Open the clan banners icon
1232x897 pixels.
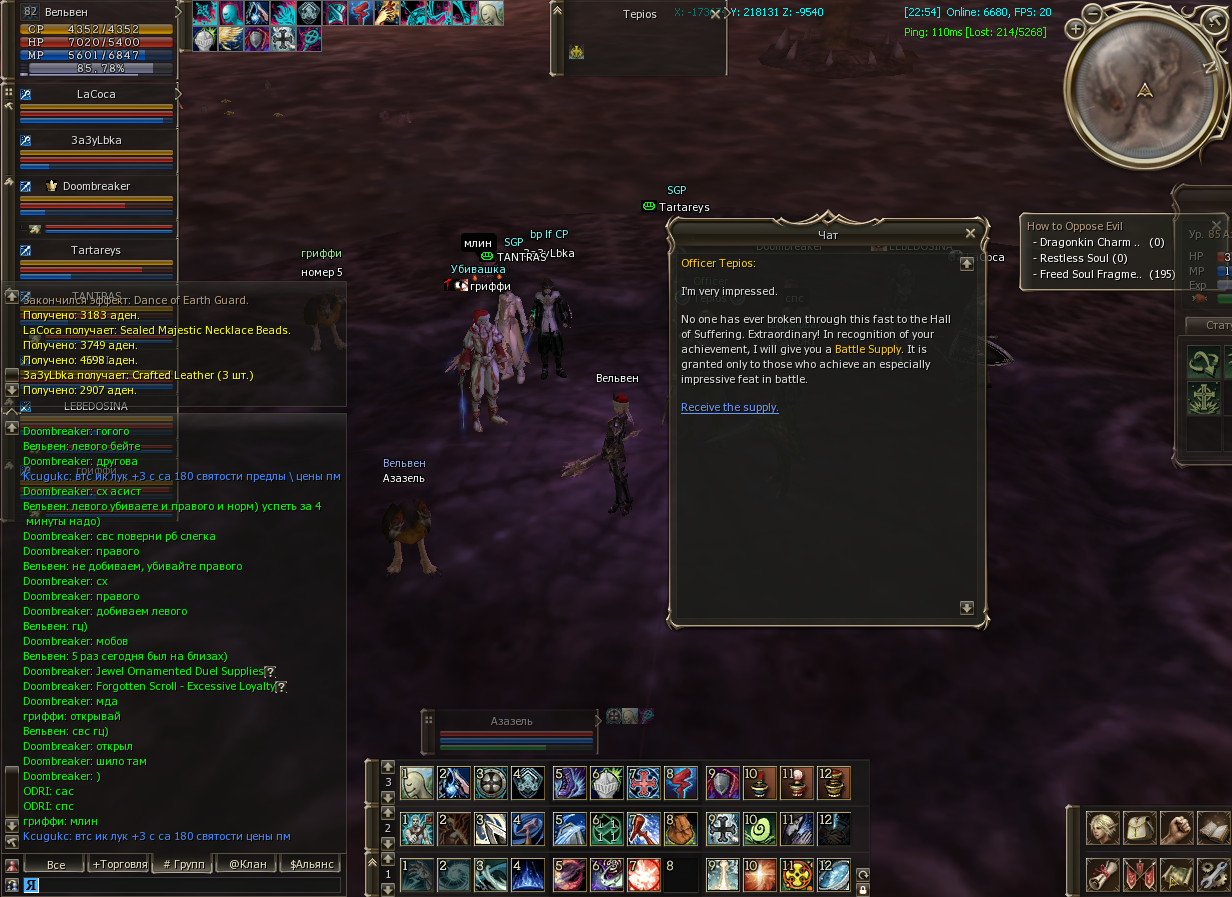(1139, 873)
